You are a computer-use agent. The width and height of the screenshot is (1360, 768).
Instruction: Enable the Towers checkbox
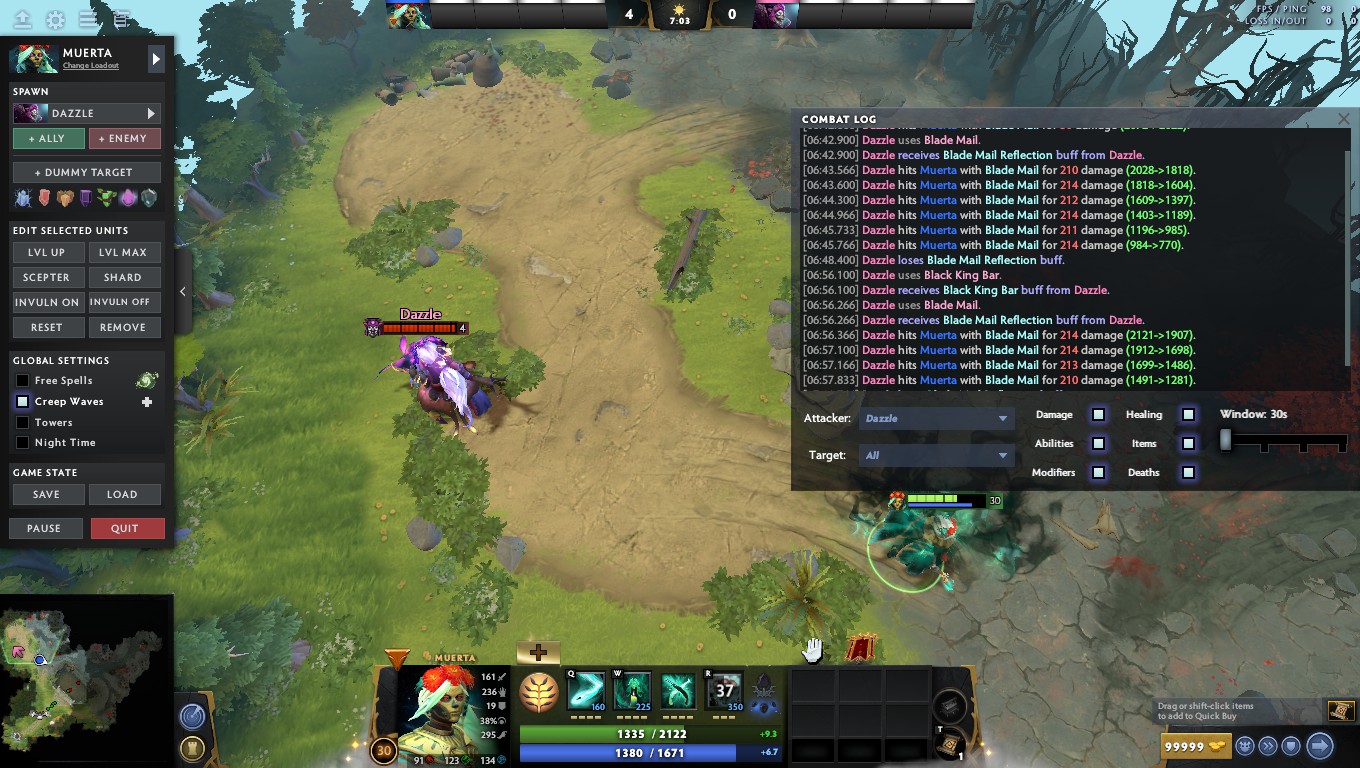pos(22,421)
